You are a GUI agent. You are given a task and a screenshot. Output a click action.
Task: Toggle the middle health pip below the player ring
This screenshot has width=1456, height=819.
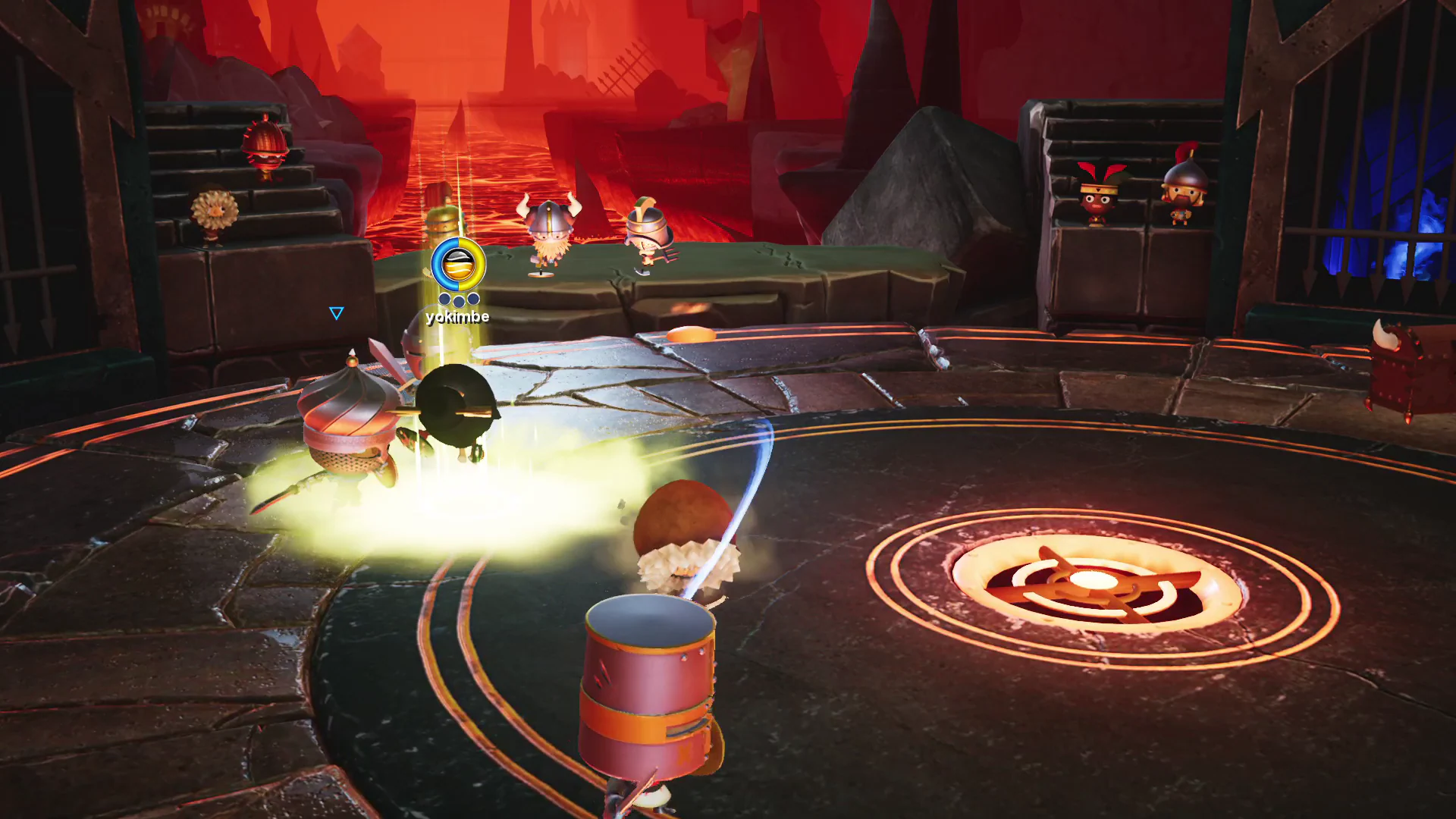459,300
